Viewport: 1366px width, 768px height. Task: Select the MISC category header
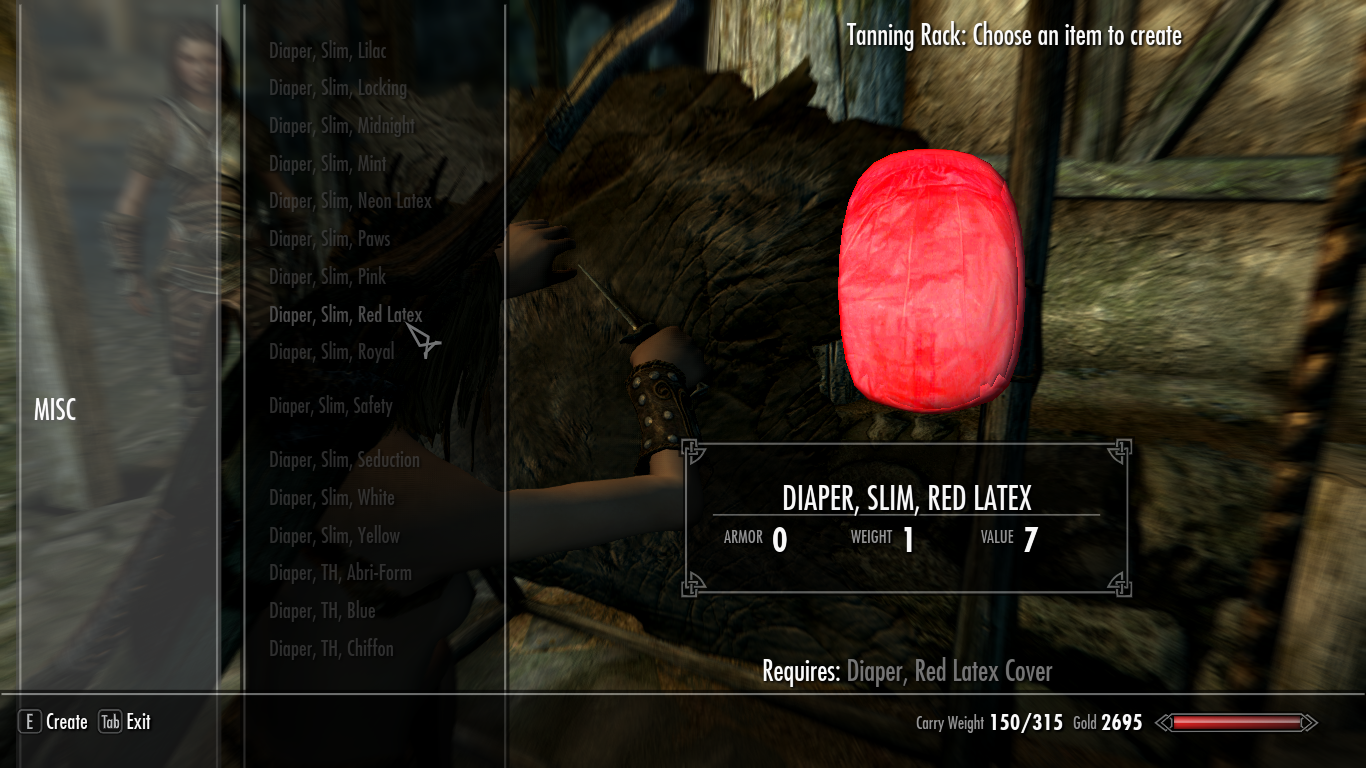point(57,410)
